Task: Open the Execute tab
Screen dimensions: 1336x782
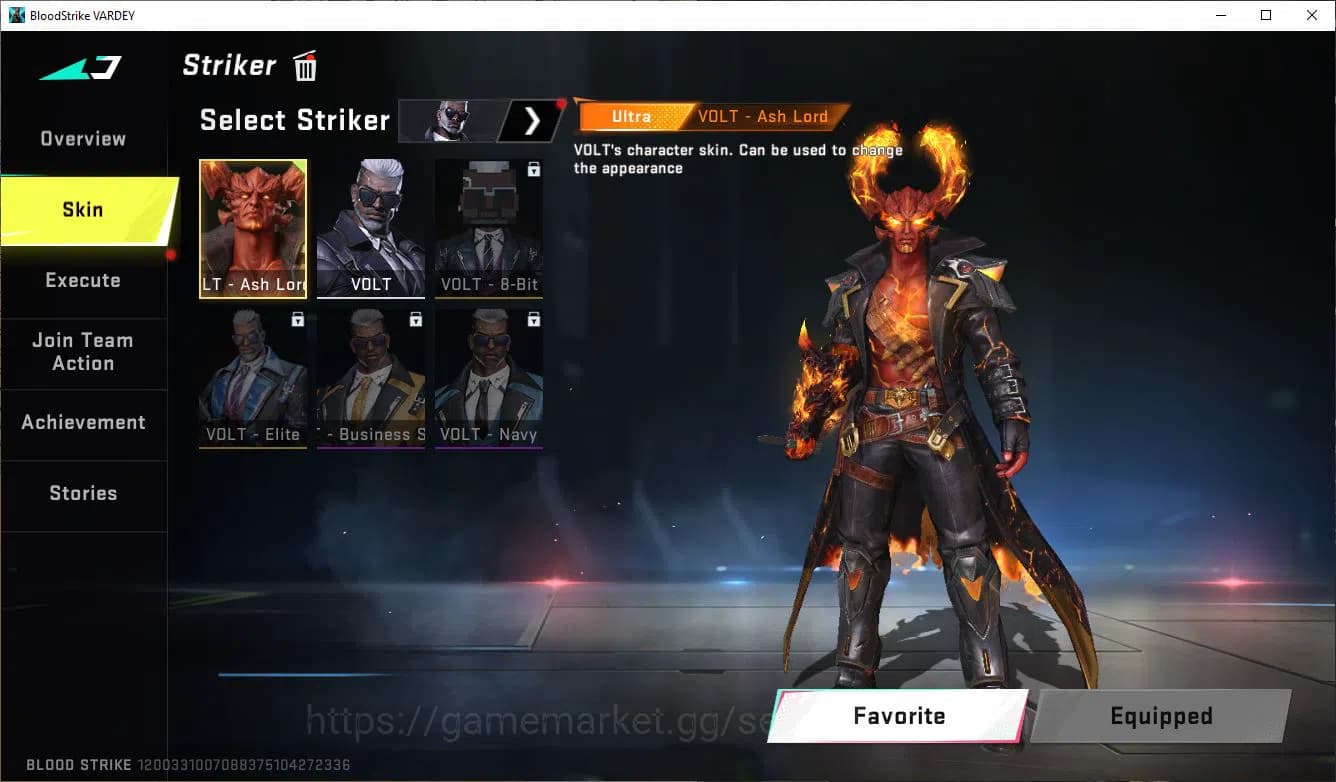Action: 81,280
